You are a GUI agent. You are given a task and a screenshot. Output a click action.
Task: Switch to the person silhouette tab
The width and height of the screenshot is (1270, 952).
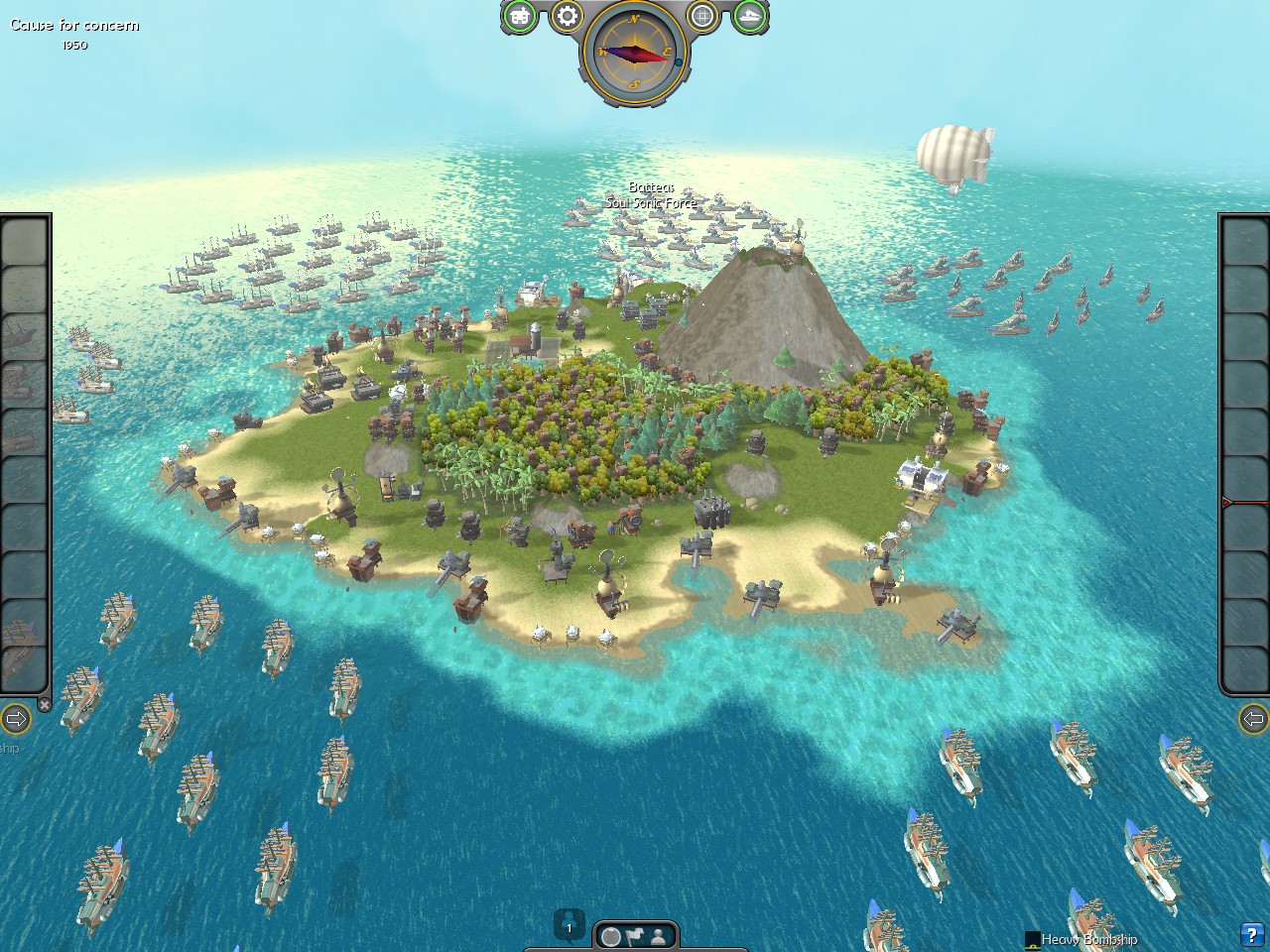coord(658,935)
